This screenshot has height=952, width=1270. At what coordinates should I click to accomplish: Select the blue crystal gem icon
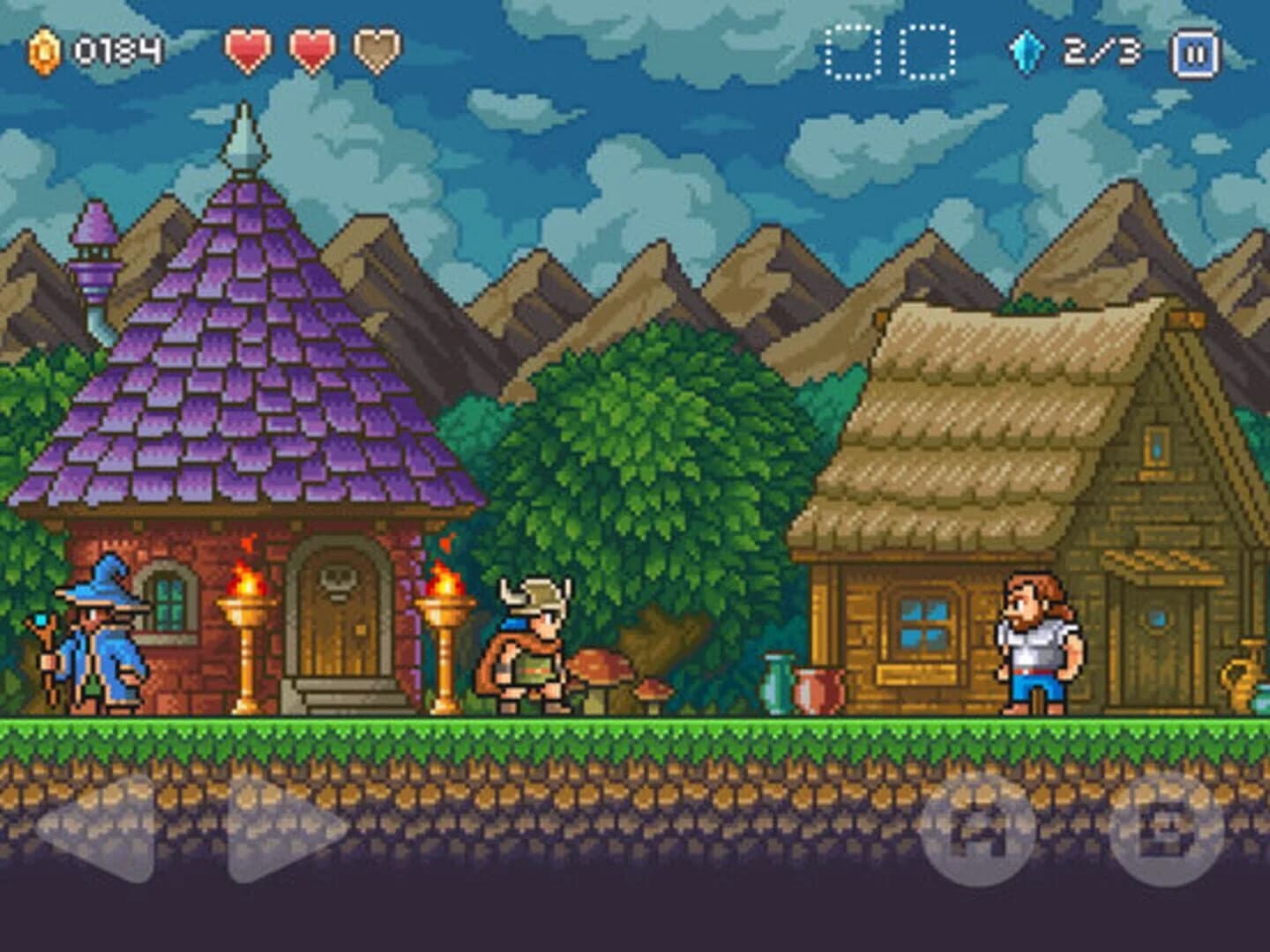pyautogui.click(x=1028, y=48)
